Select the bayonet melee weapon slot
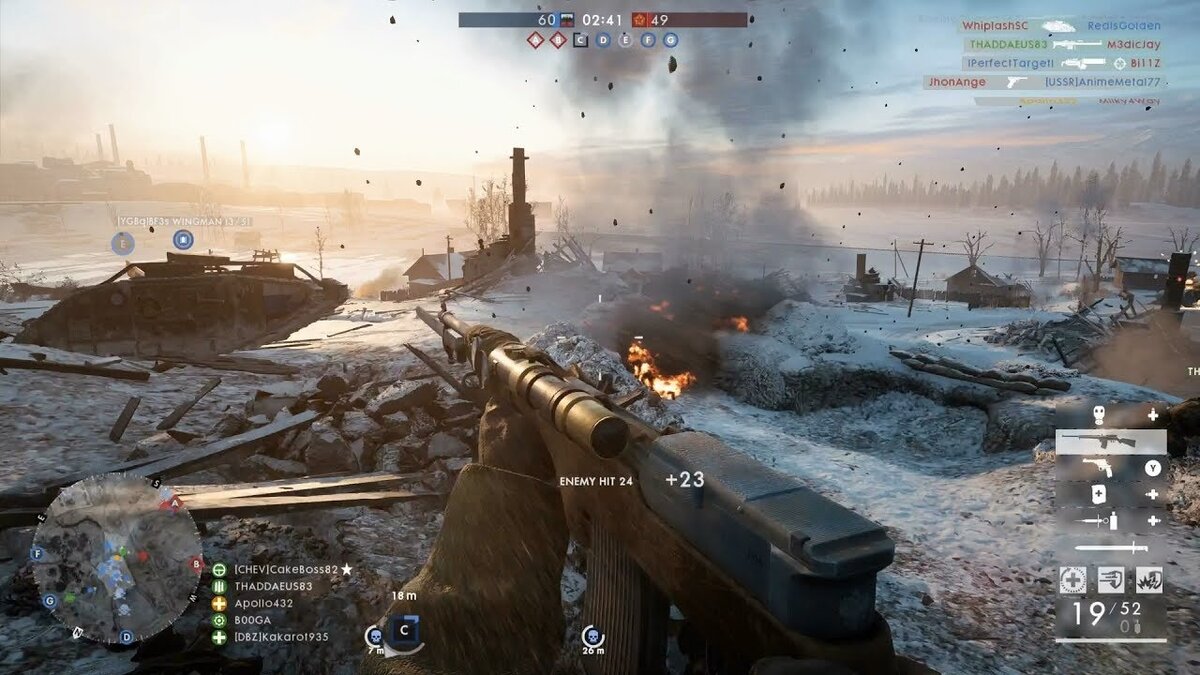Viewport: 1200px width, 675px height. tap(1111, 547)
